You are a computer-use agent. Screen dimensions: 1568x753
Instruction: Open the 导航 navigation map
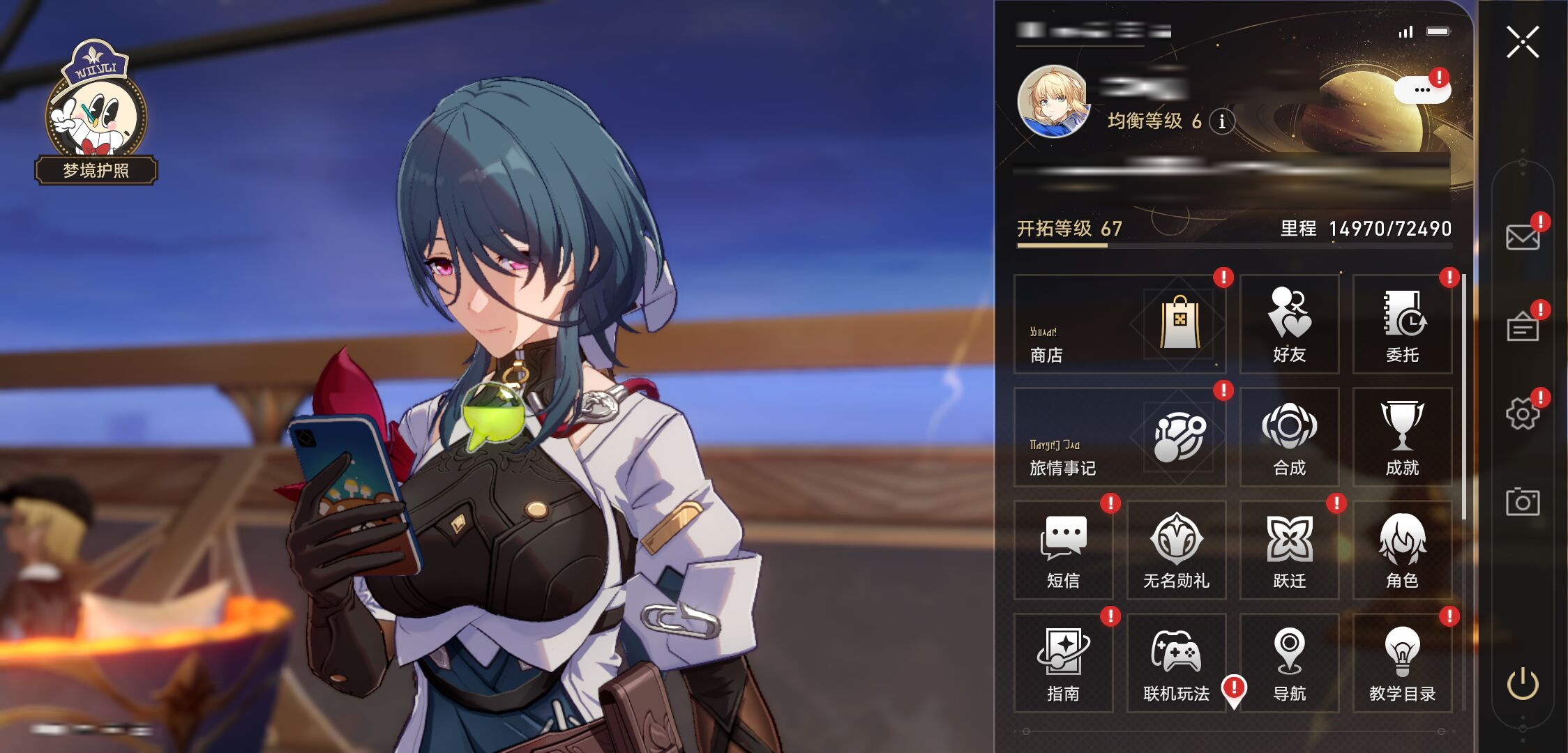point(1289,663)
